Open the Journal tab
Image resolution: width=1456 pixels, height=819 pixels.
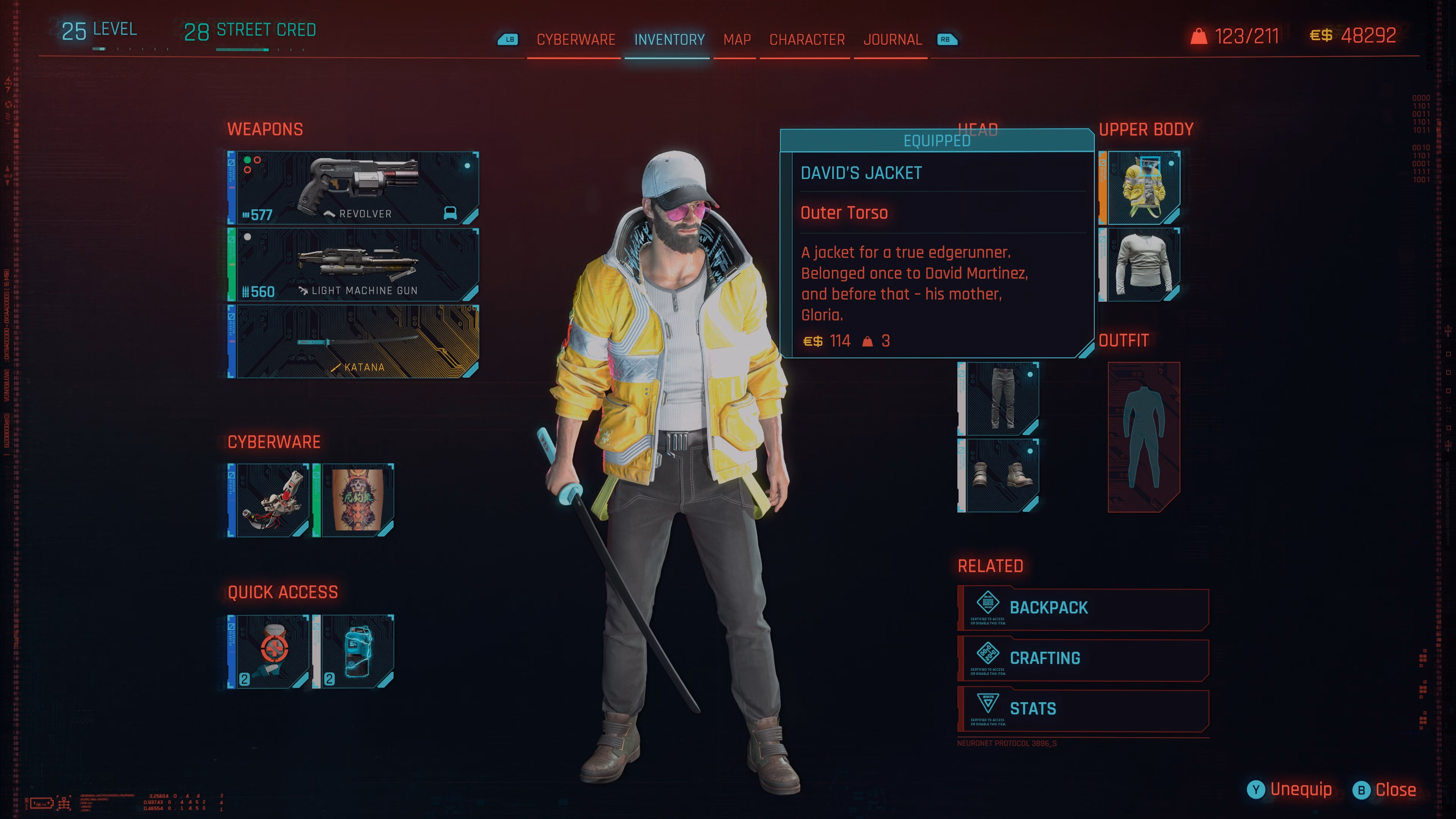click(893, 39)
